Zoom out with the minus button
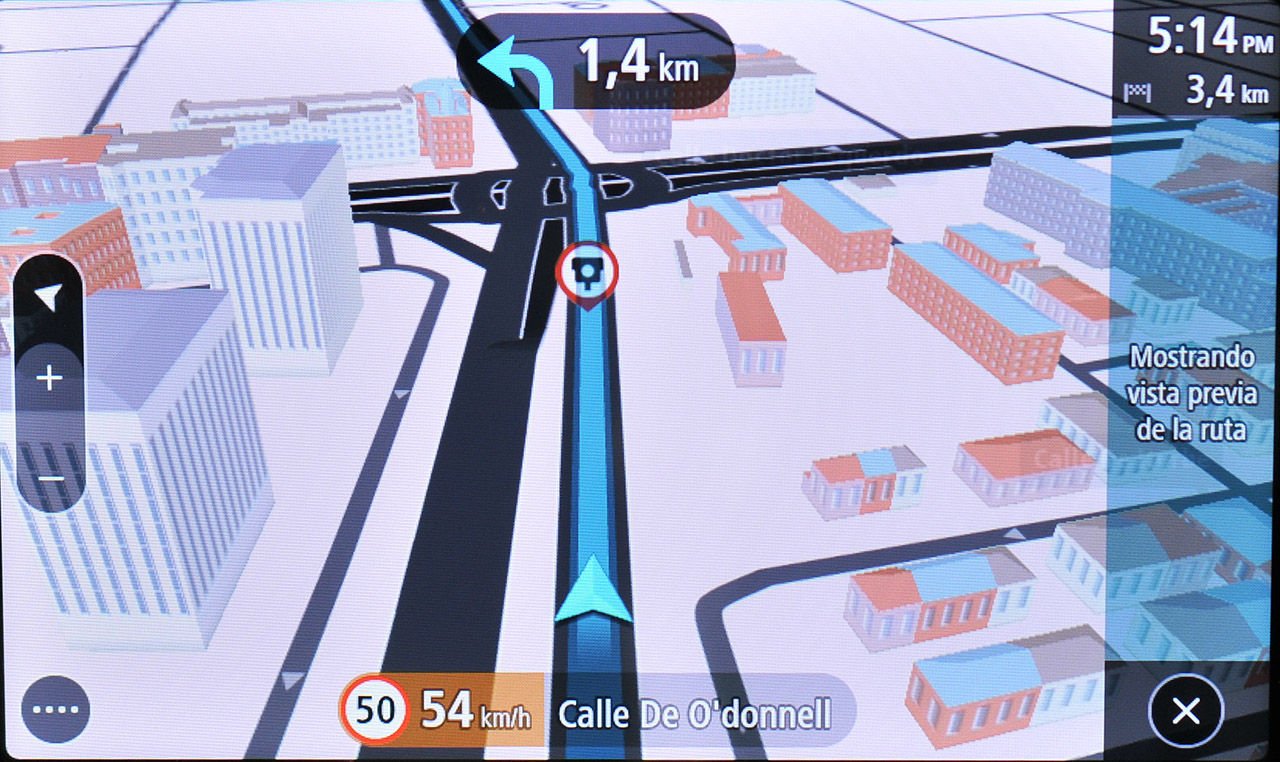 coord(49,479)
